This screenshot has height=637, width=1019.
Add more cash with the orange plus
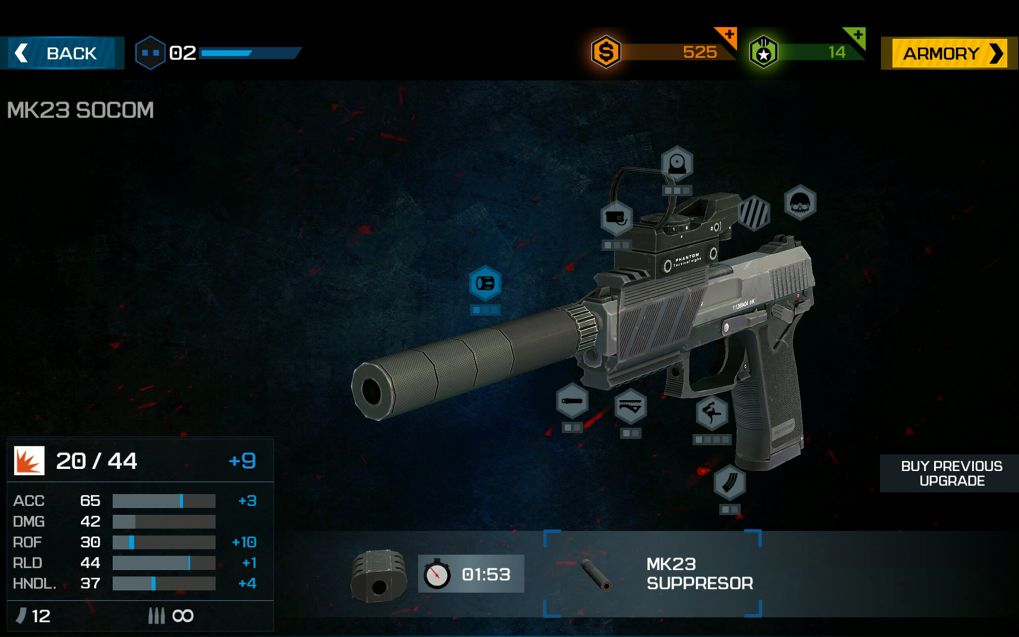click(x=727, y=37)
